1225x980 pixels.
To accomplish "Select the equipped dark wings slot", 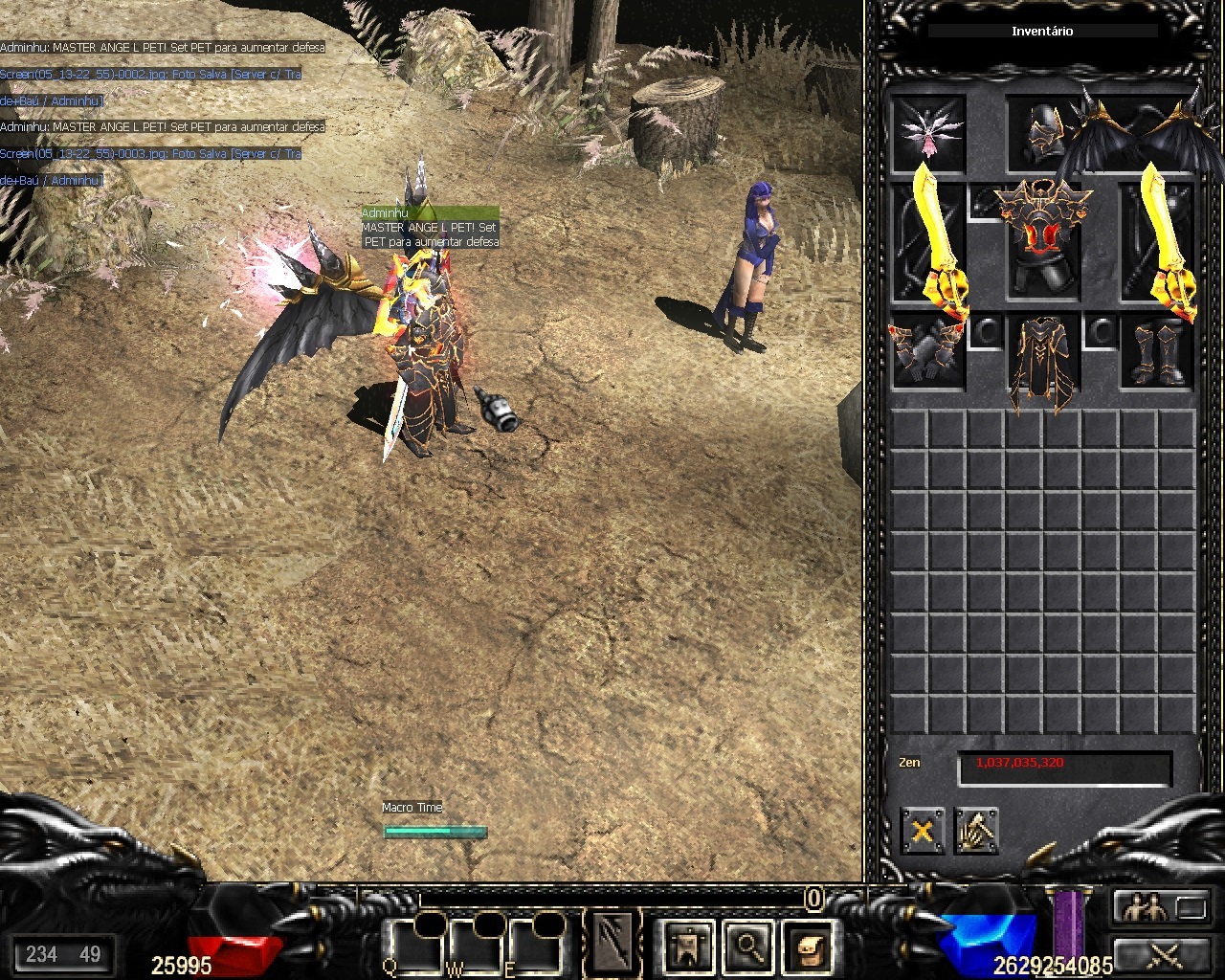I will [x=1139, y=134].
